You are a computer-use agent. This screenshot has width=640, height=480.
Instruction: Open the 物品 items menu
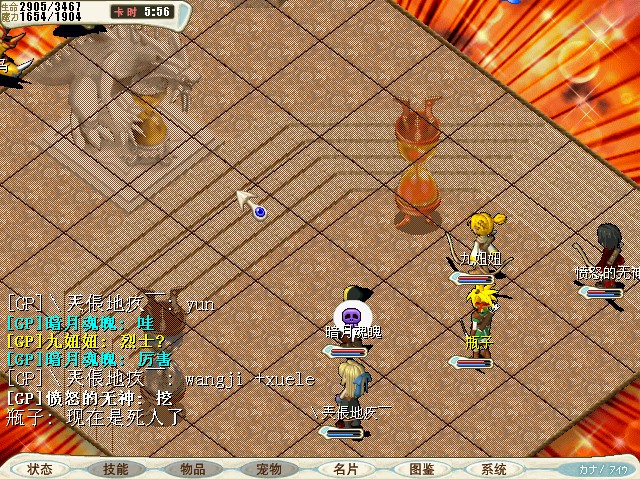(193, 469)
